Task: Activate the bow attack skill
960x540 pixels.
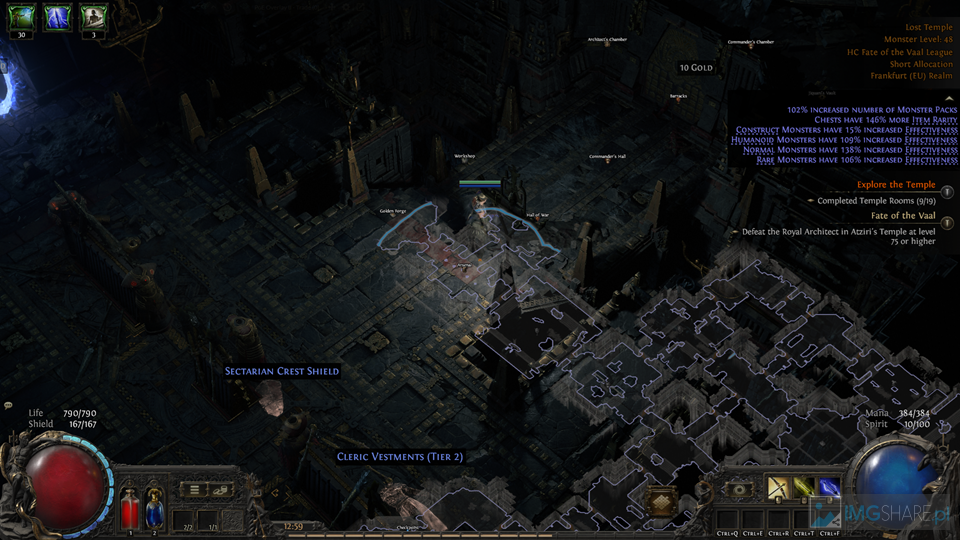Action: pyautogui.click(x=777, y=488)
